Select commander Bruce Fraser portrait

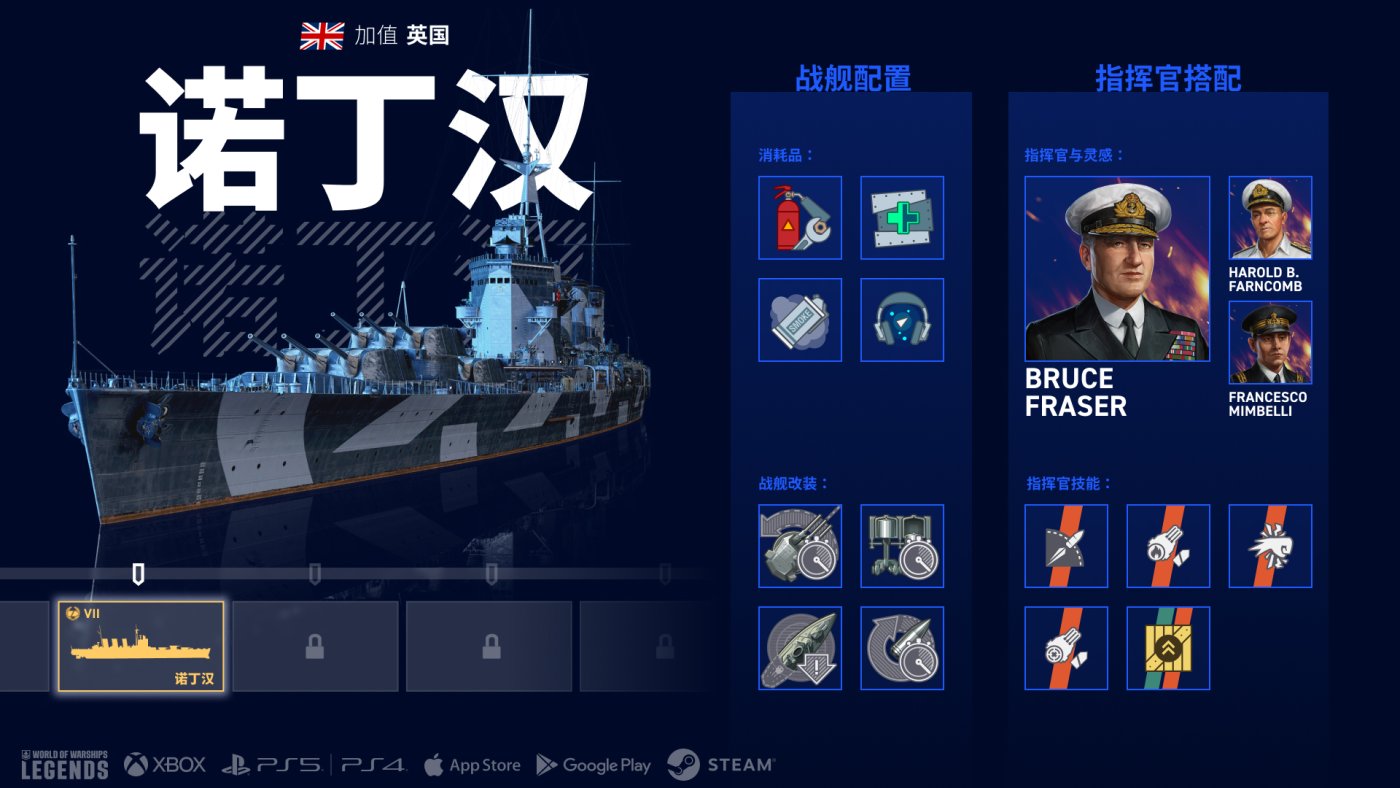[1117, 269]
